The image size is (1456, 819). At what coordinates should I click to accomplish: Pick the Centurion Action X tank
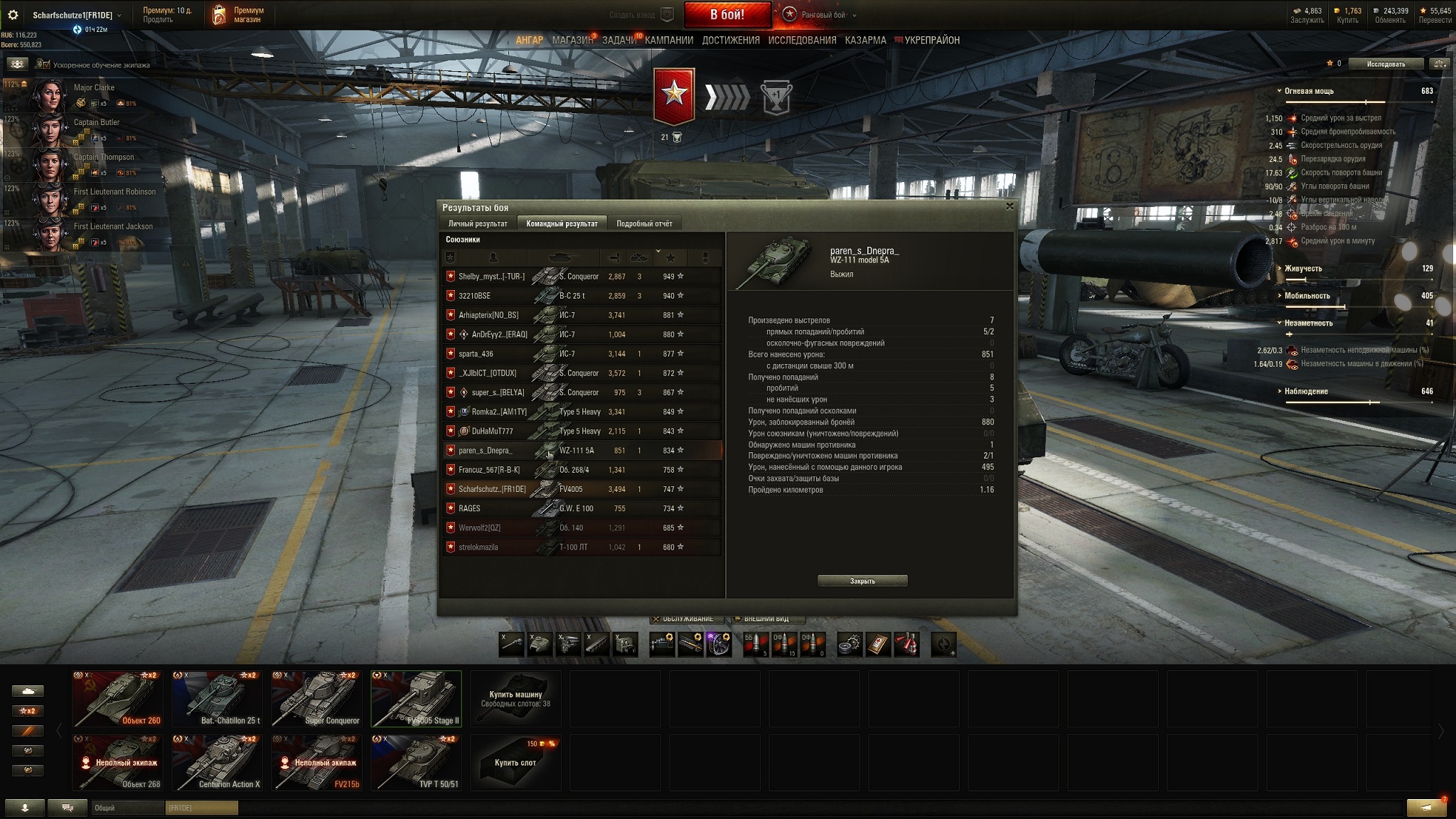tap(218, 763)
